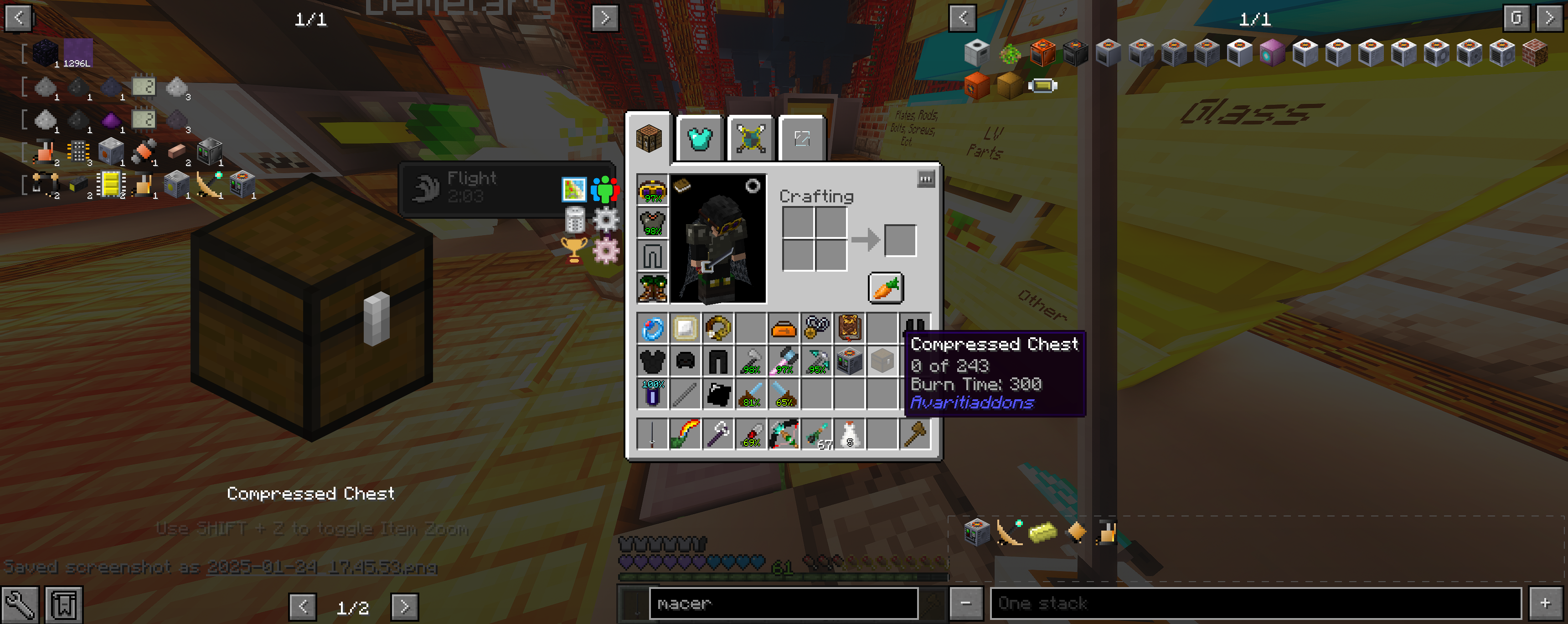
Task: Click the small dotted button at the inventory corner
Action: coord(925,179)
